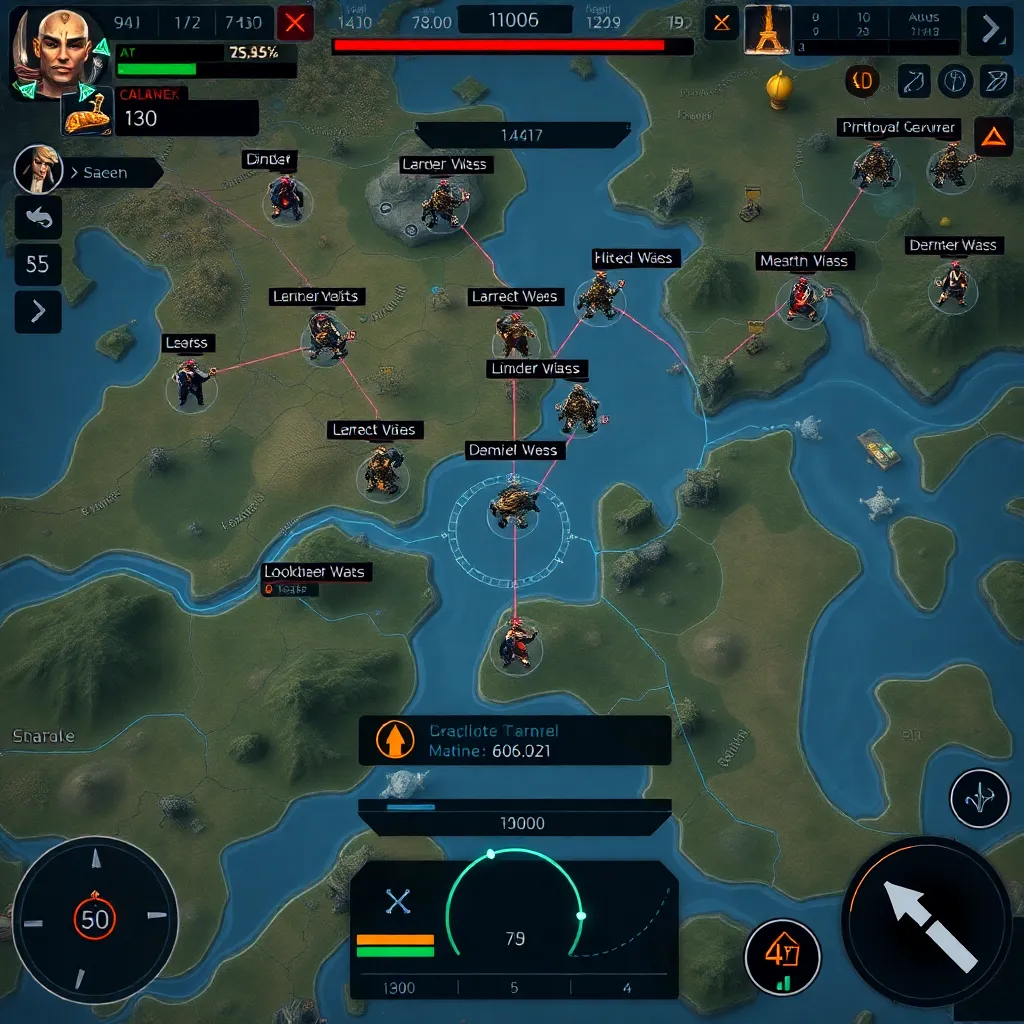Open the golden bird icon under the hero portrait
Viewport: 1024px width, 1024px height.
[88, 116]
